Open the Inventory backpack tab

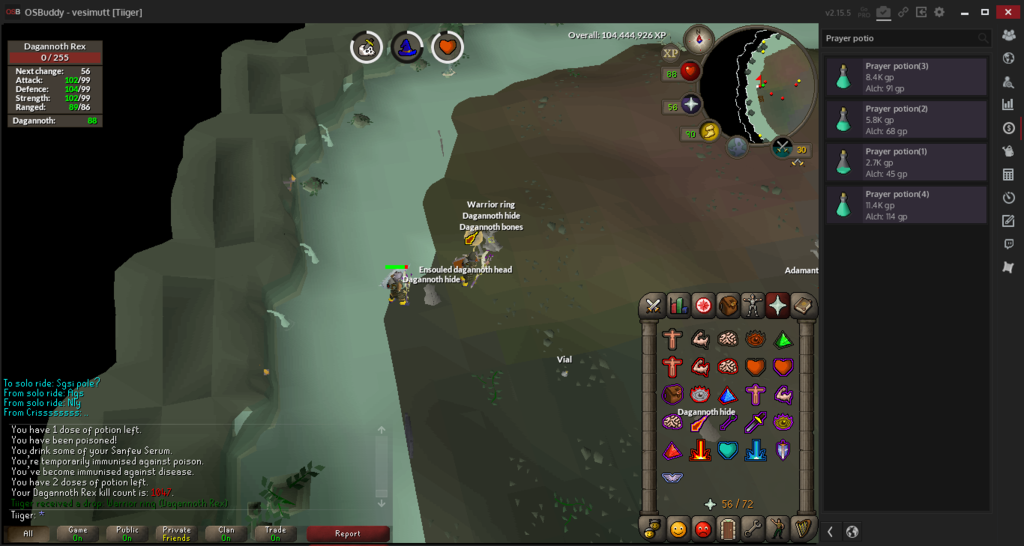point(728,306)
